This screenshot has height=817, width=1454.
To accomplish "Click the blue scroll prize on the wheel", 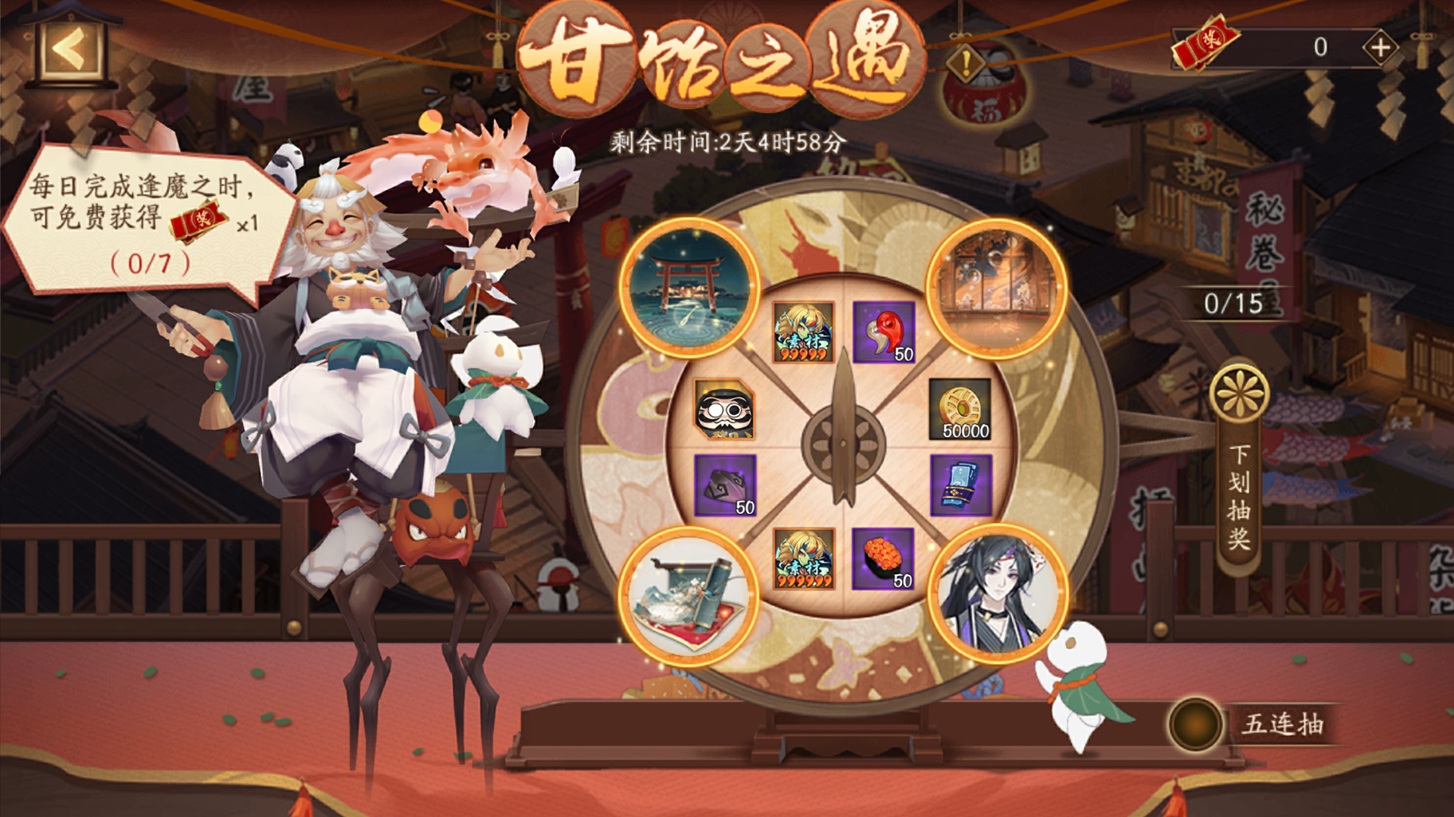I will 963,487.
